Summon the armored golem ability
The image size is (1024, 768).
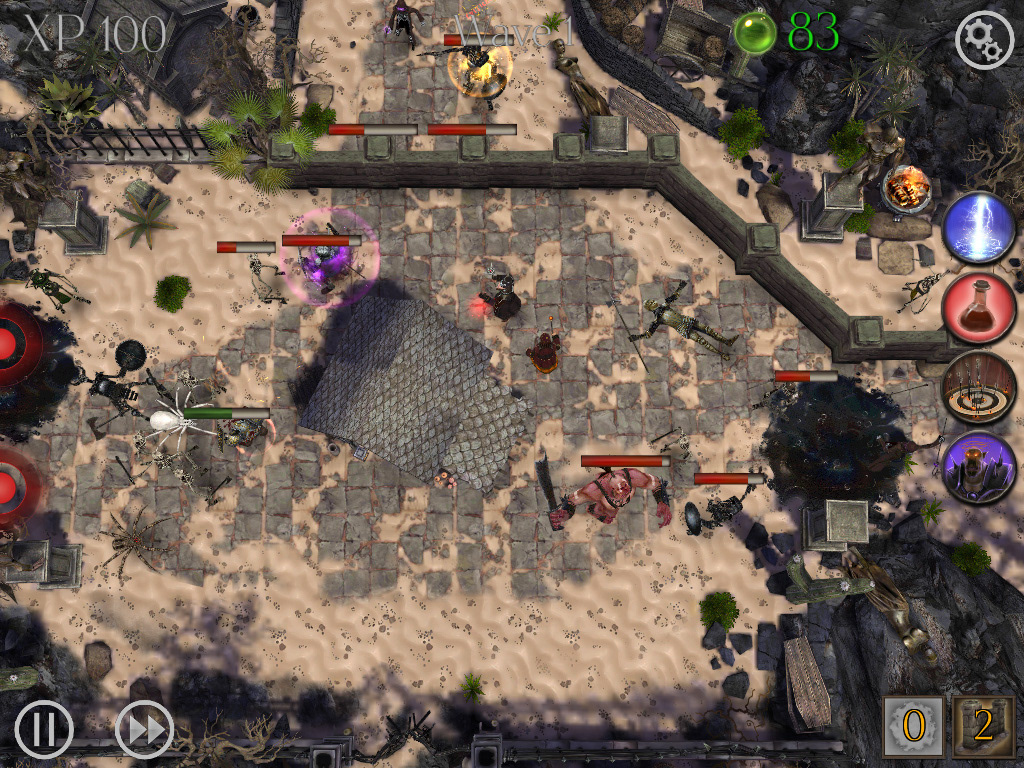979,468
